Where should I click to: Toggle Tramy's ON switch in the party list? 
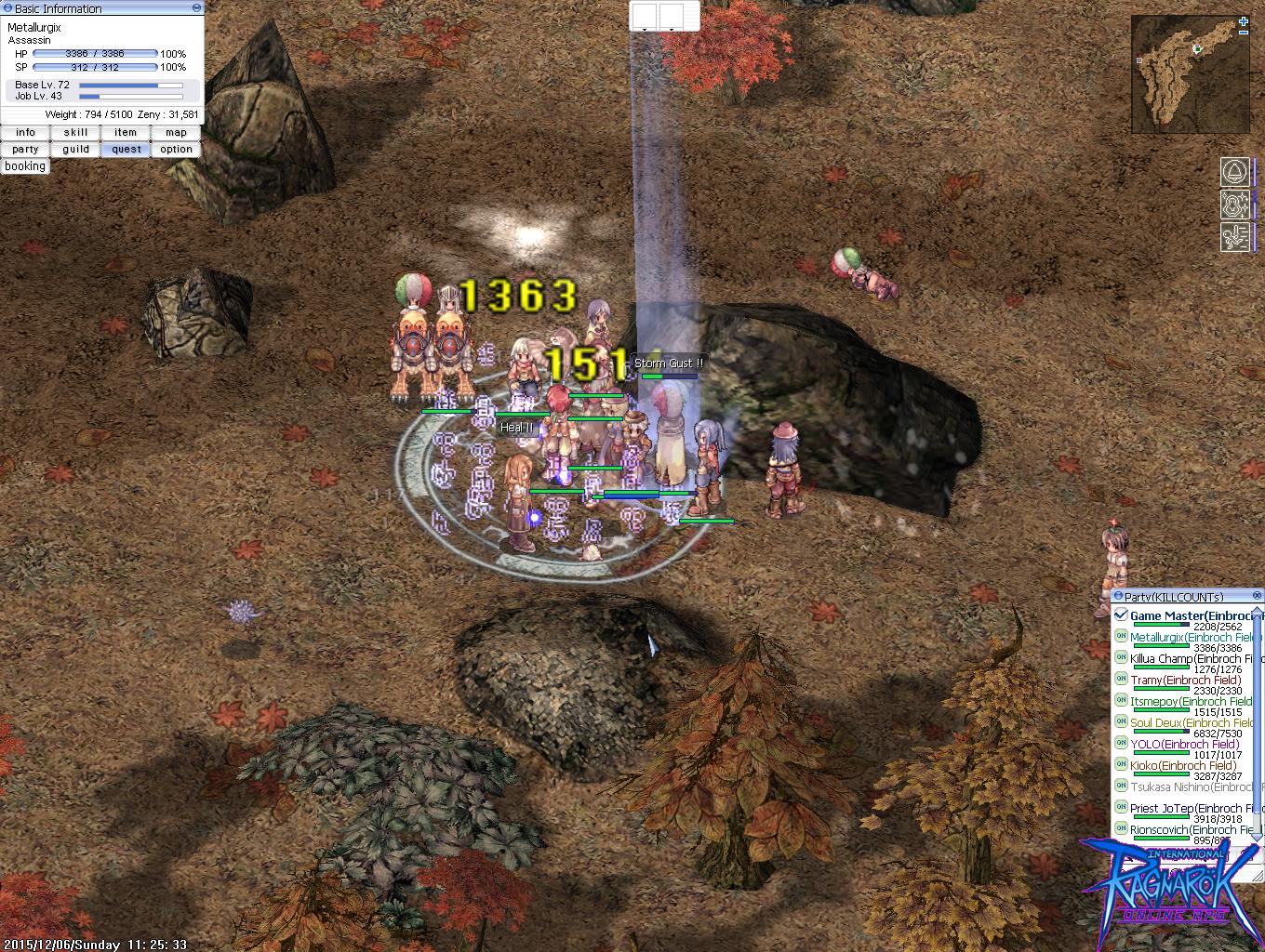[x=1119, y=680]
